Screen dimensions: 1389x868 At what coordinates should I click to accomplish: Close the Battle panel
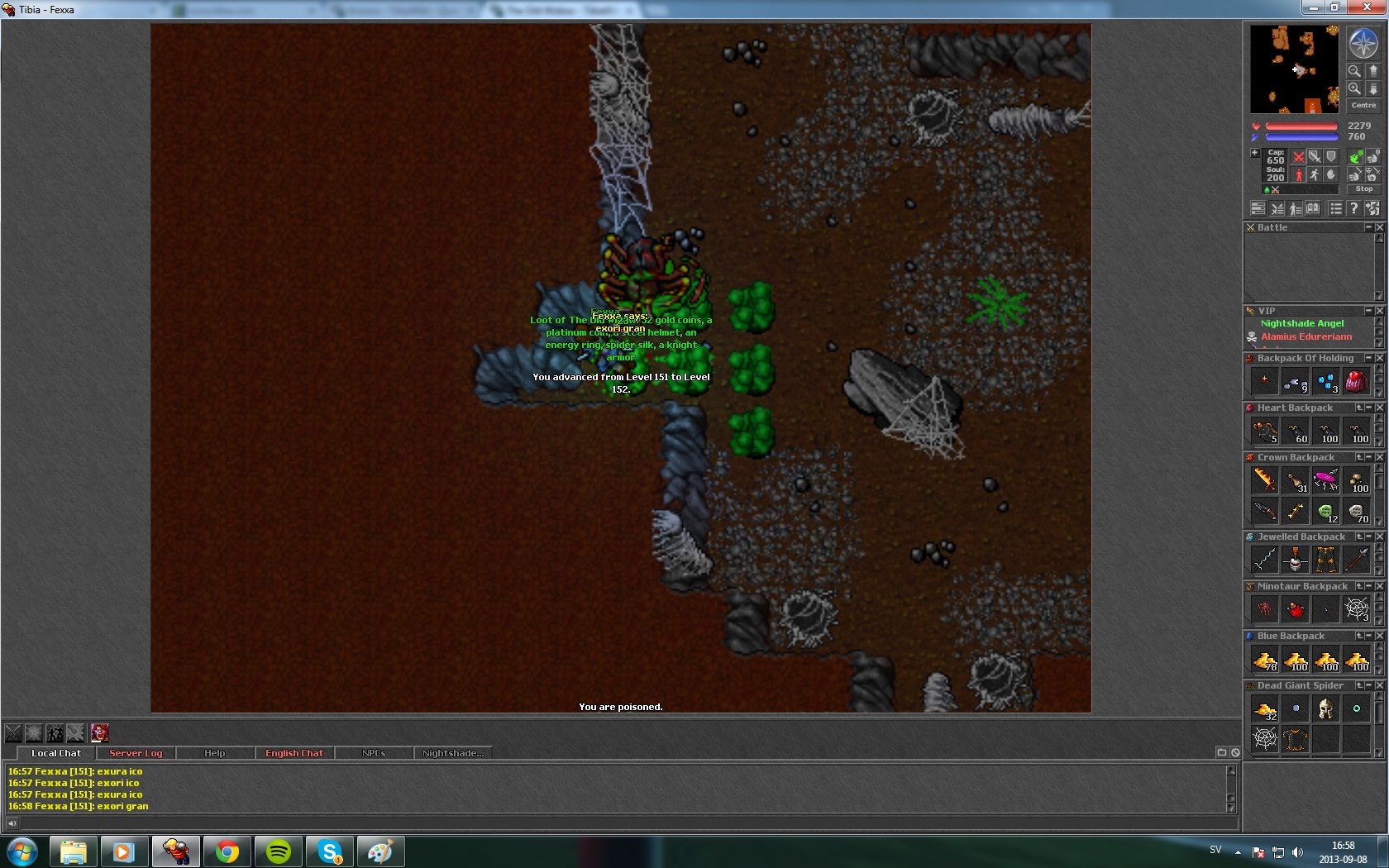[1379, 227]
